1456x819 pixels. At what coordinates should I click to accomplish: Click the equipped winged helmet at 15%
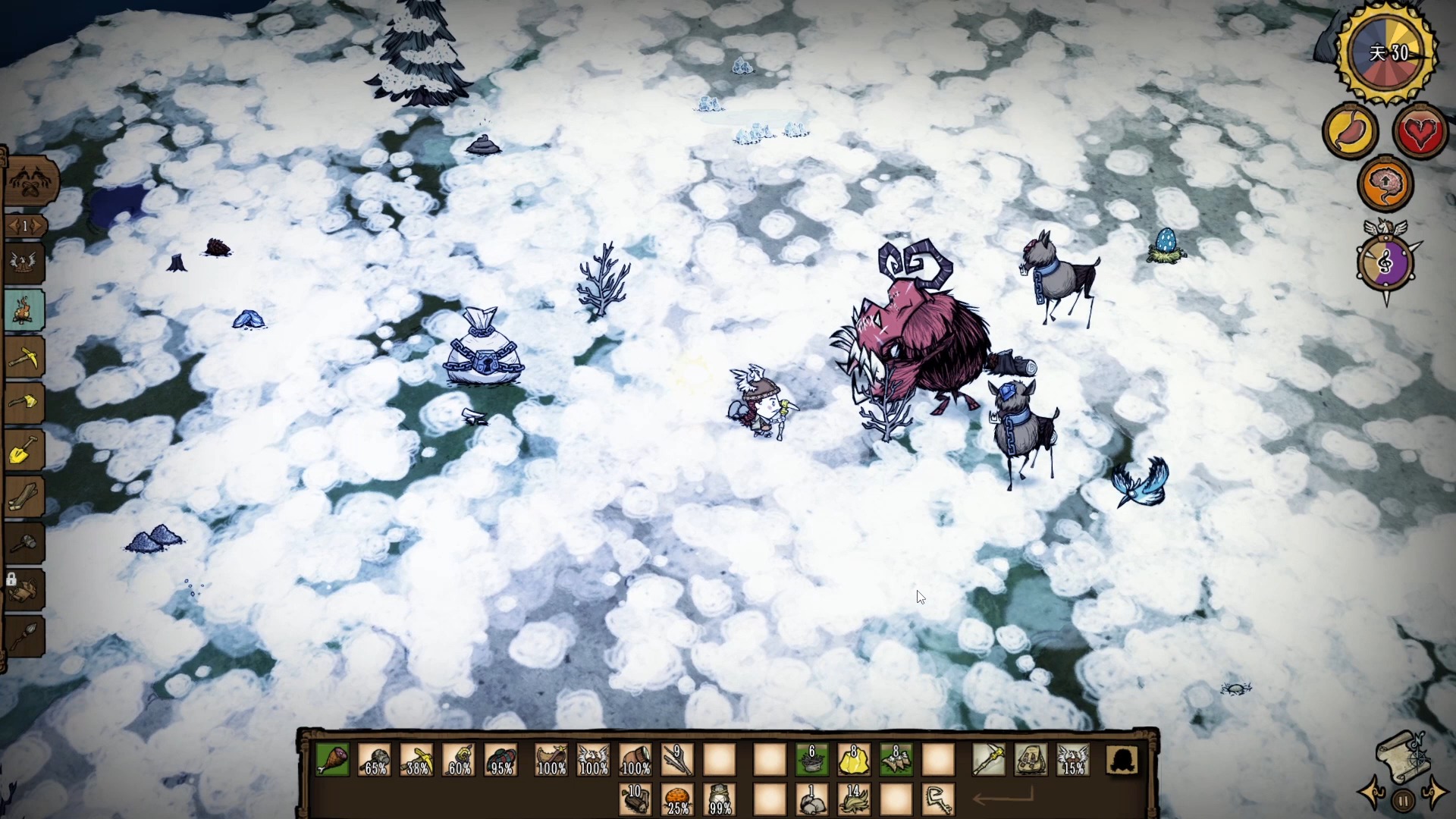tap(1072, 760)
